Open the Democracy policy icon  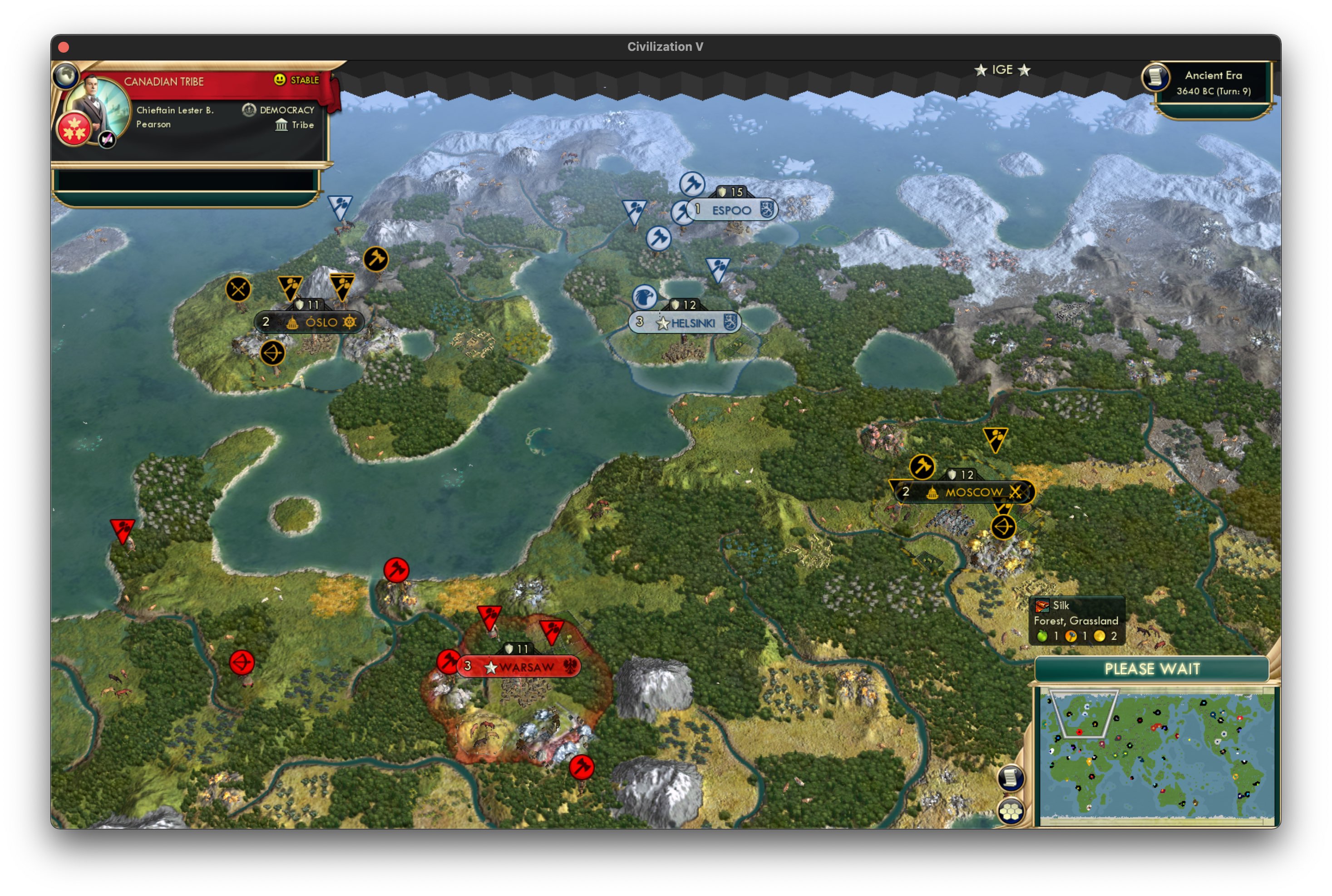coord(249,110)
